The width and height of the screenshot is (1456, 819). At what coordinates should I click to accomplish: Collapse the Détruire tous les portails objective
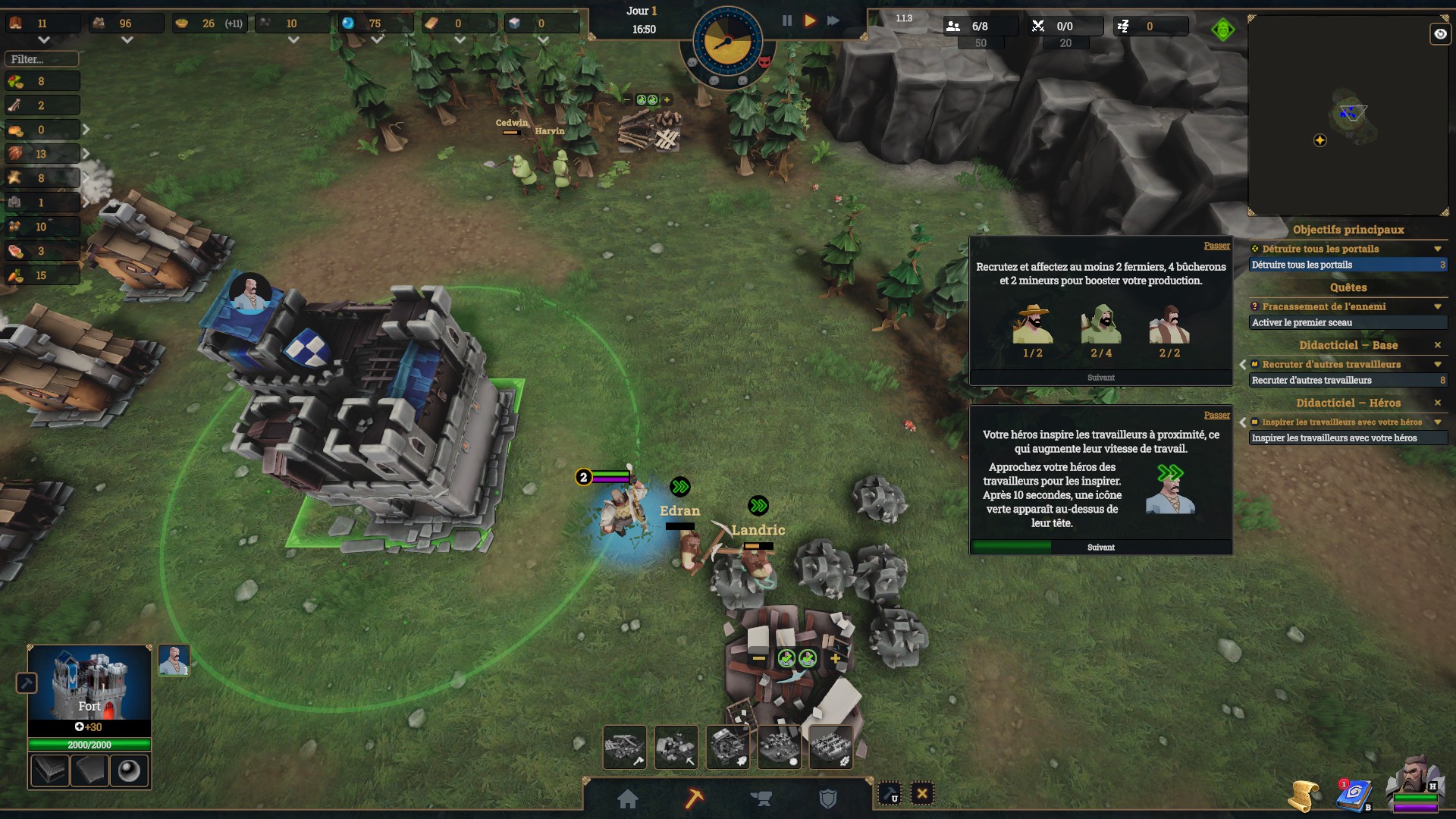coord(1437,249)
